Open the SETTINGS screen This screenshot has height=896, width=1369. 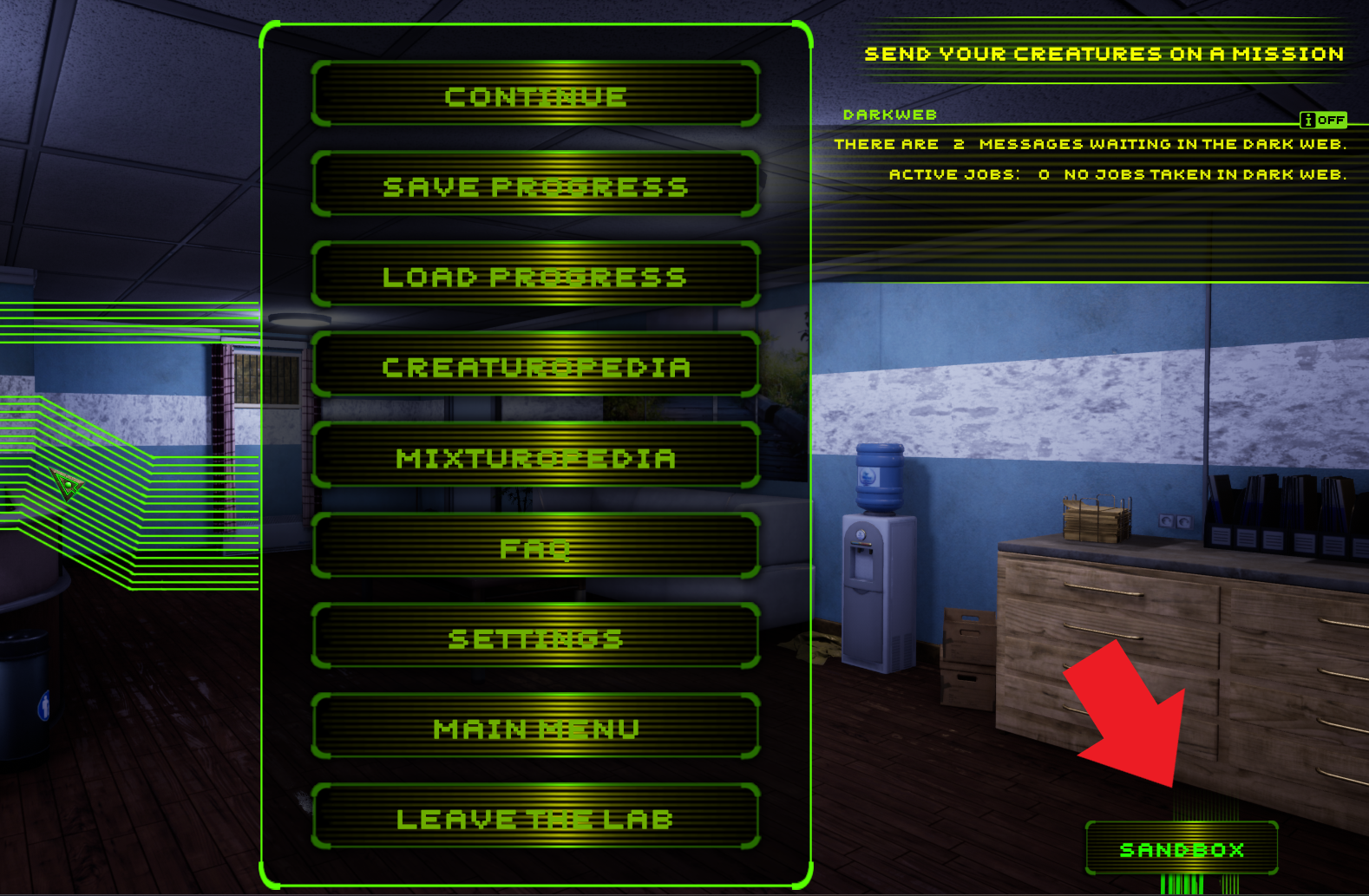coord(536,638)
